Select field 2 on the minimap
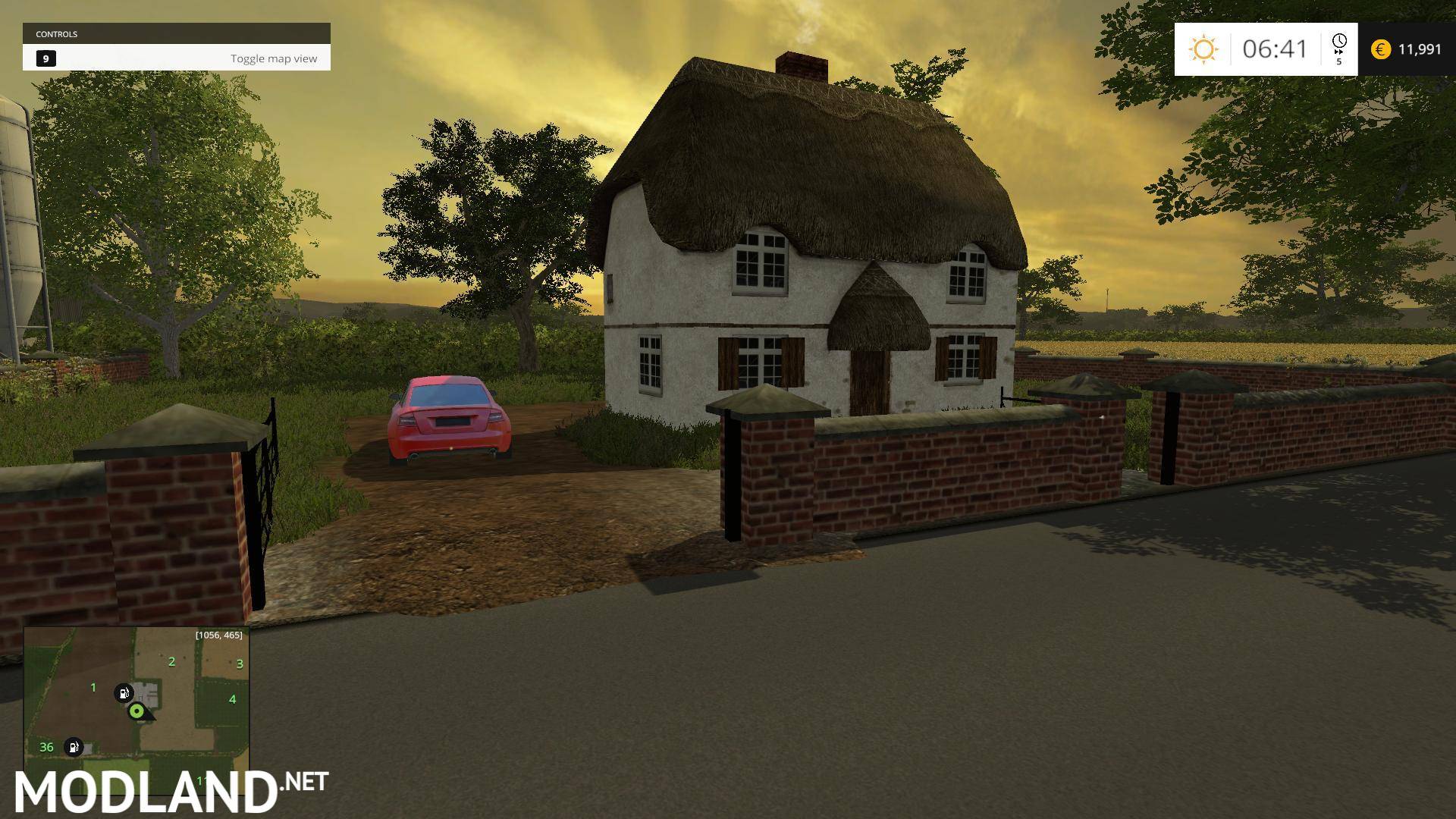Screen dimensions: 1456x819 171,661
